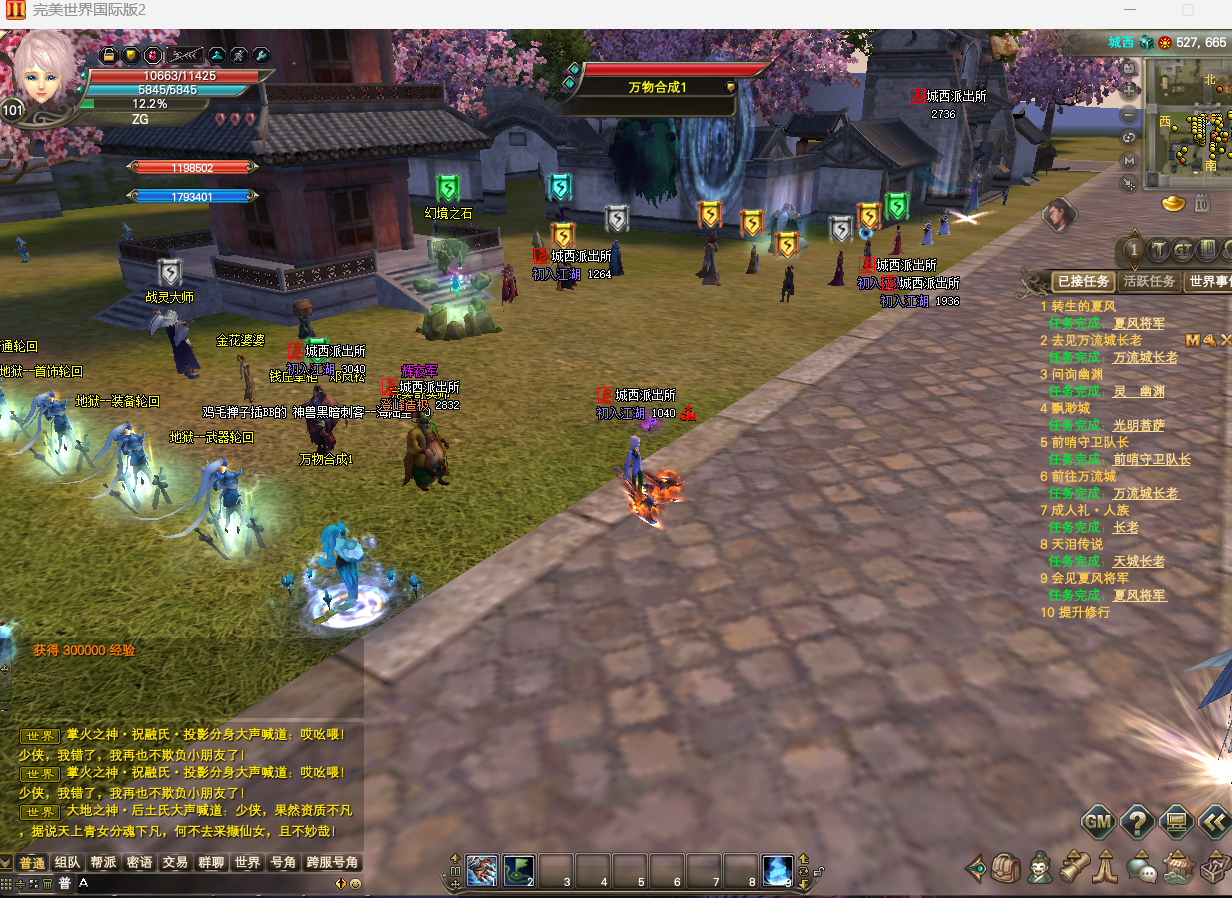
Task: Open the quest scroll icon
Action: coord(1074,867)
